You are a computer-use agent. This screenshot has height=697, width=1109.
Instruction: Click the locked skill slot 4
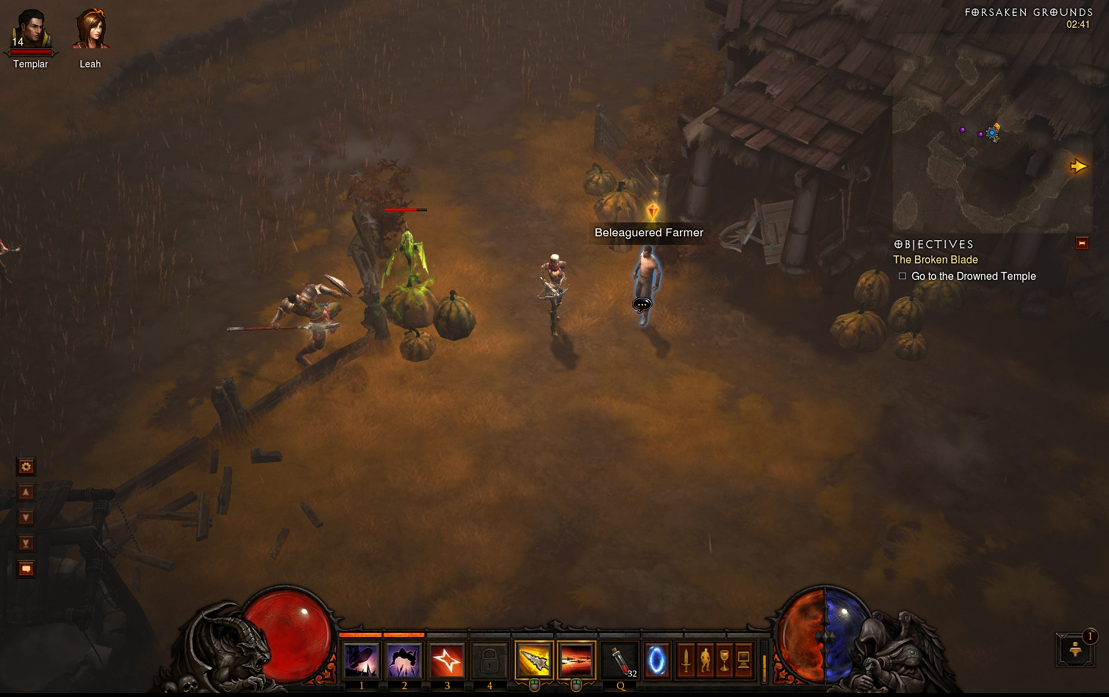coord(490,661)
